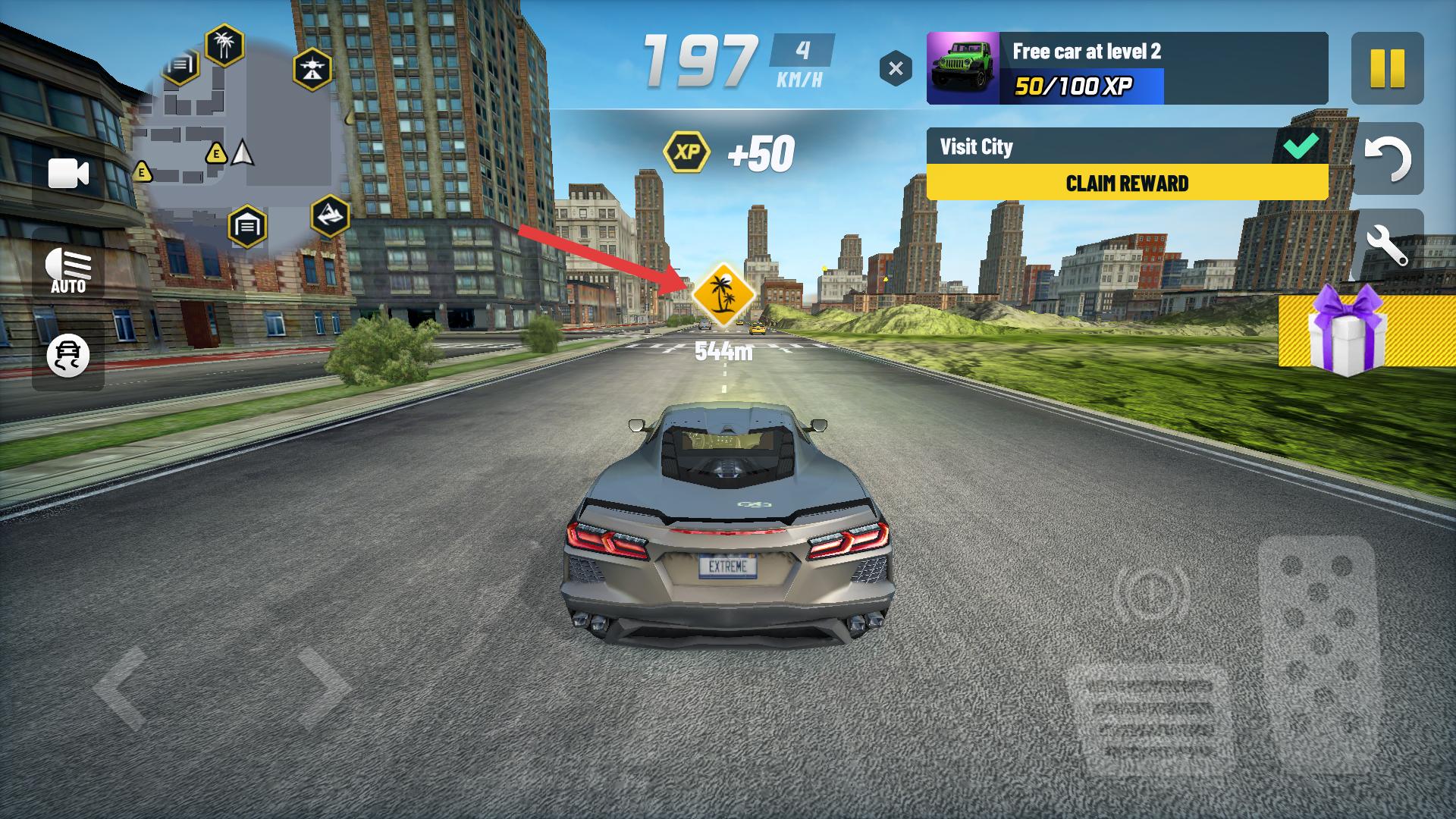This screenshot has height=819, width=1456.
Task: Toggle the traction control icon
Action: coord(68,355)
